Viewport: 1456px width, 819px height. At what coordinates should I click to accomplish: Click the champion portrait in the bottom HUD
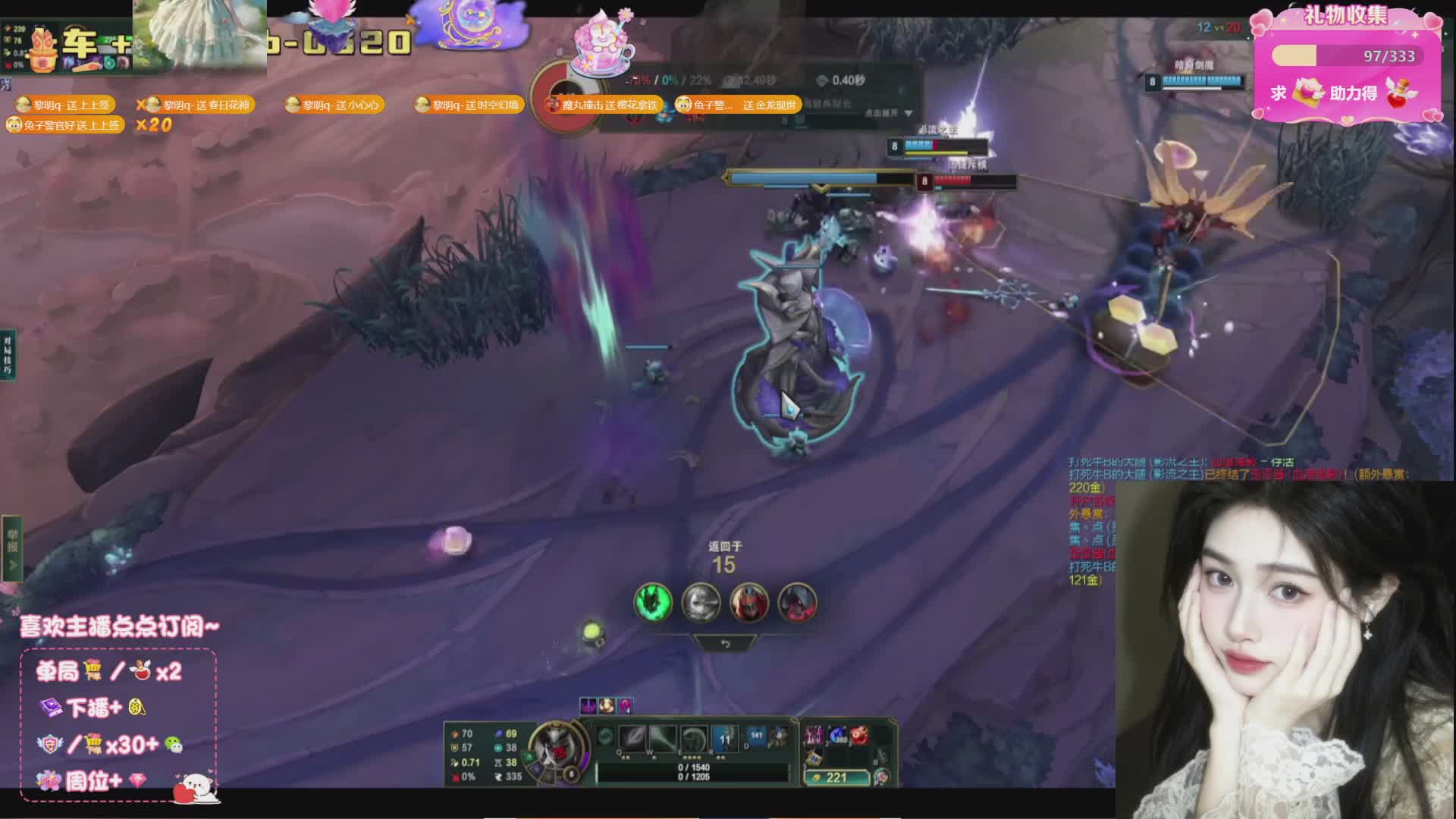(x=556, y=748)
